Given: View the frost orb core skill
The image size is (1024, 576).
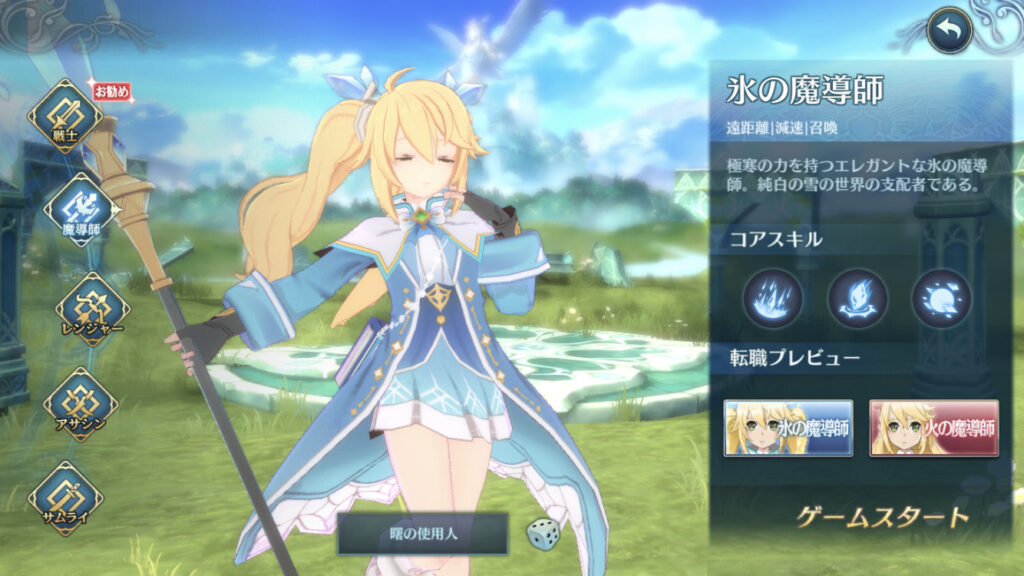Looking at the screenshot, I should point(941,298).
